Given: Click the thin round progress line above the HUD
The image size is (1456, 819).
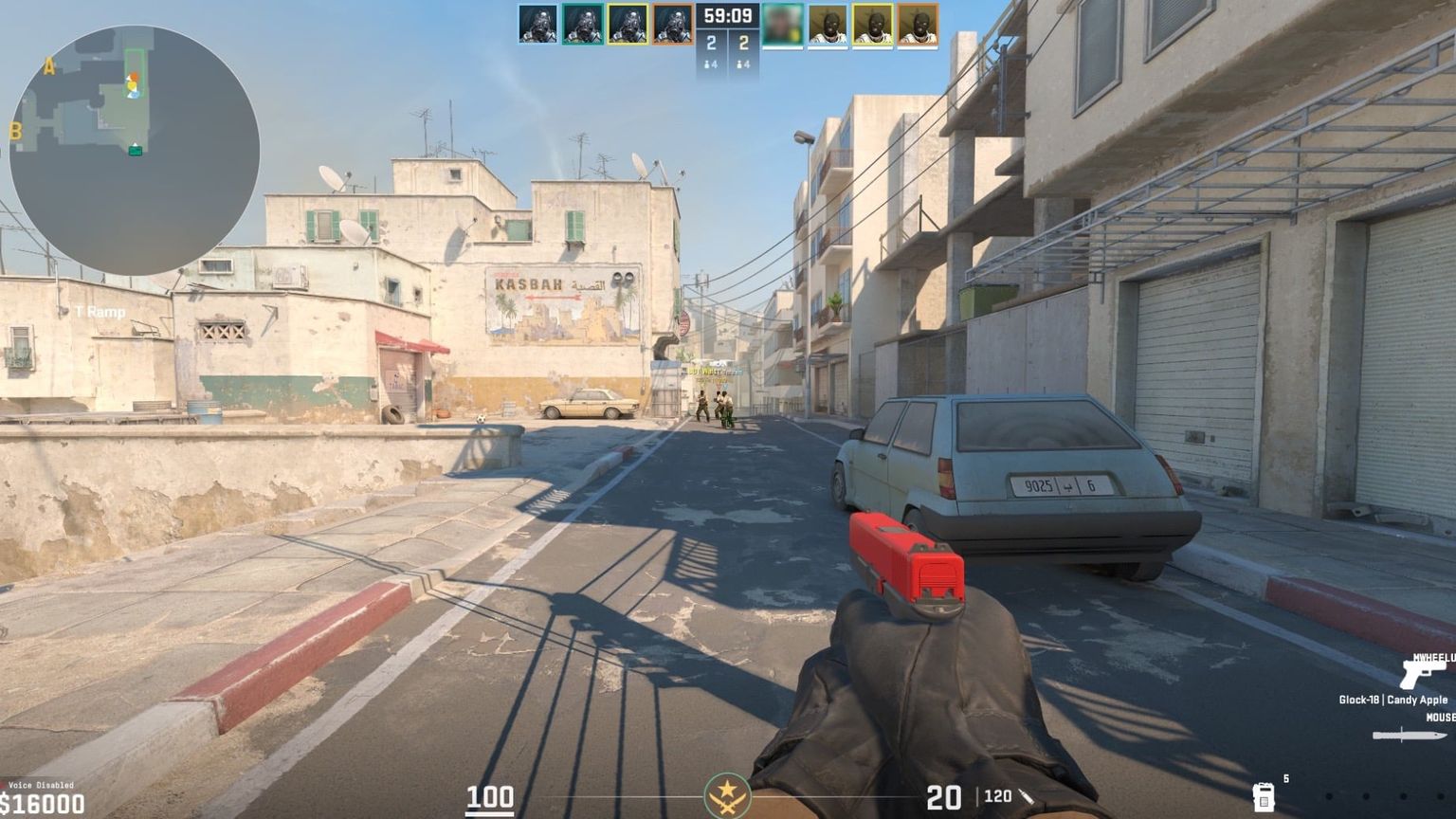Looking at the screenshot, I should [728, 775].
